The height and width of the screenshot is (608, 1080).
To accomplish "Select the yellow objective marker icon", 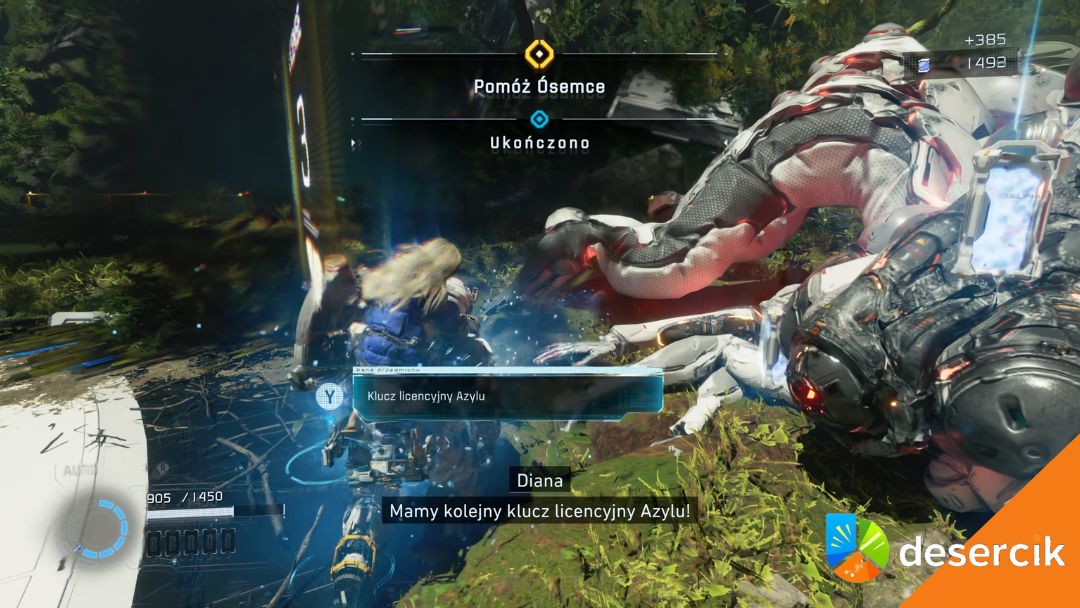I will [539, 53].
